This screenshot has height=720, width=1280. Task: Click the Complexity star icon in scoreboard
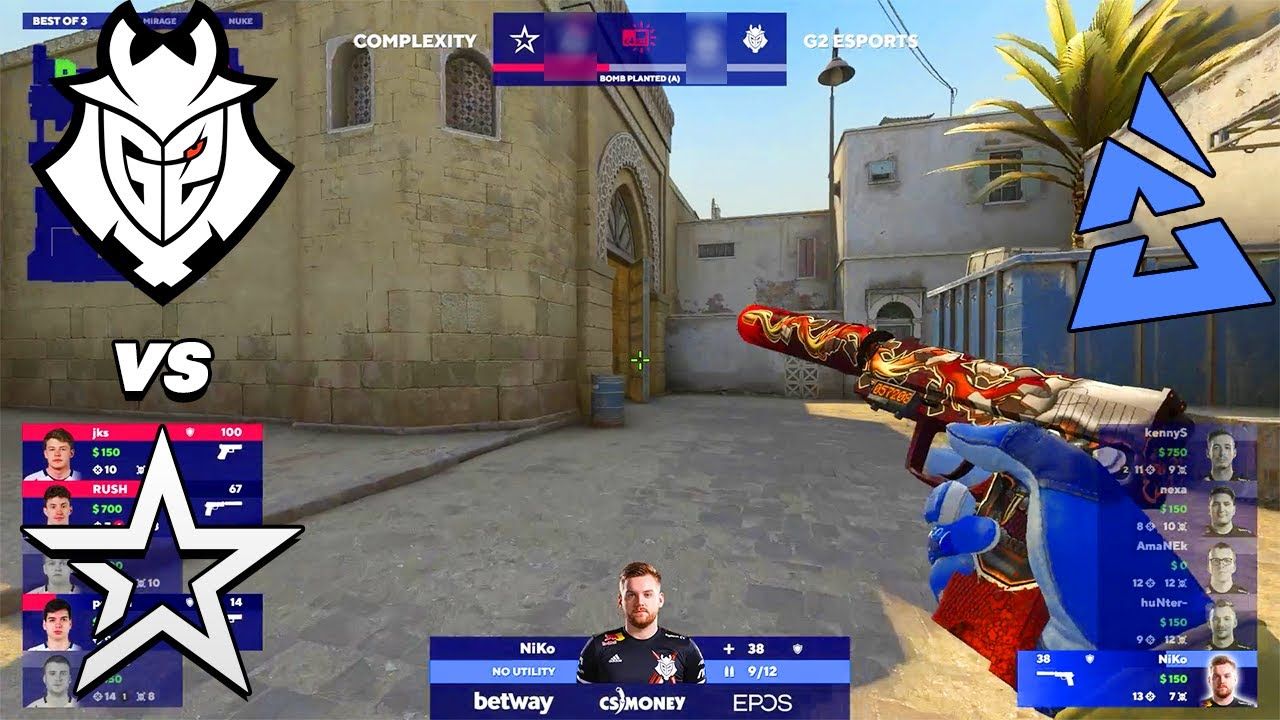525,39
